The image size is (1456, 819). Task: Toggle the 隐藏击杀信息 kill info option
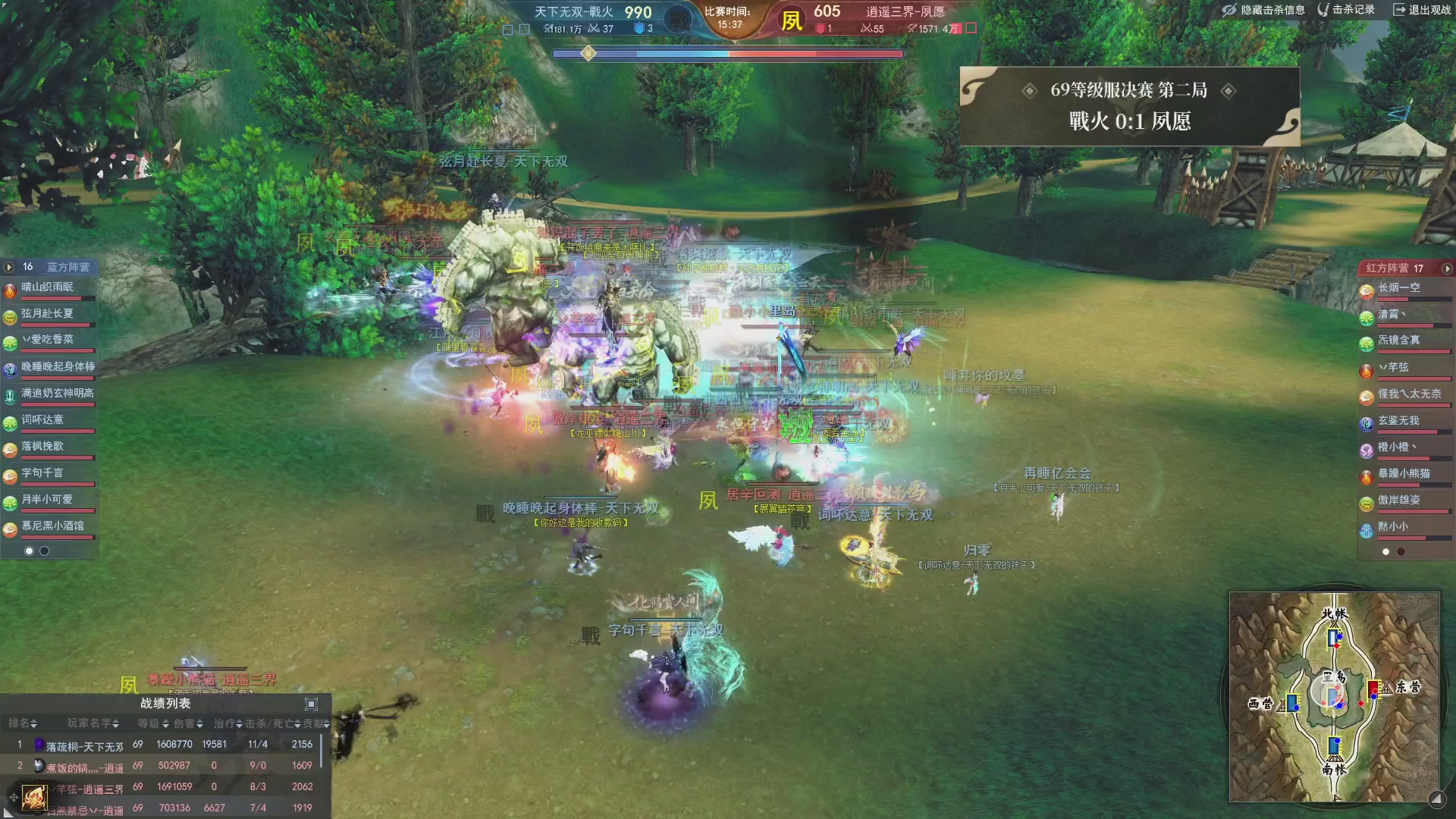coord(1263,10)
